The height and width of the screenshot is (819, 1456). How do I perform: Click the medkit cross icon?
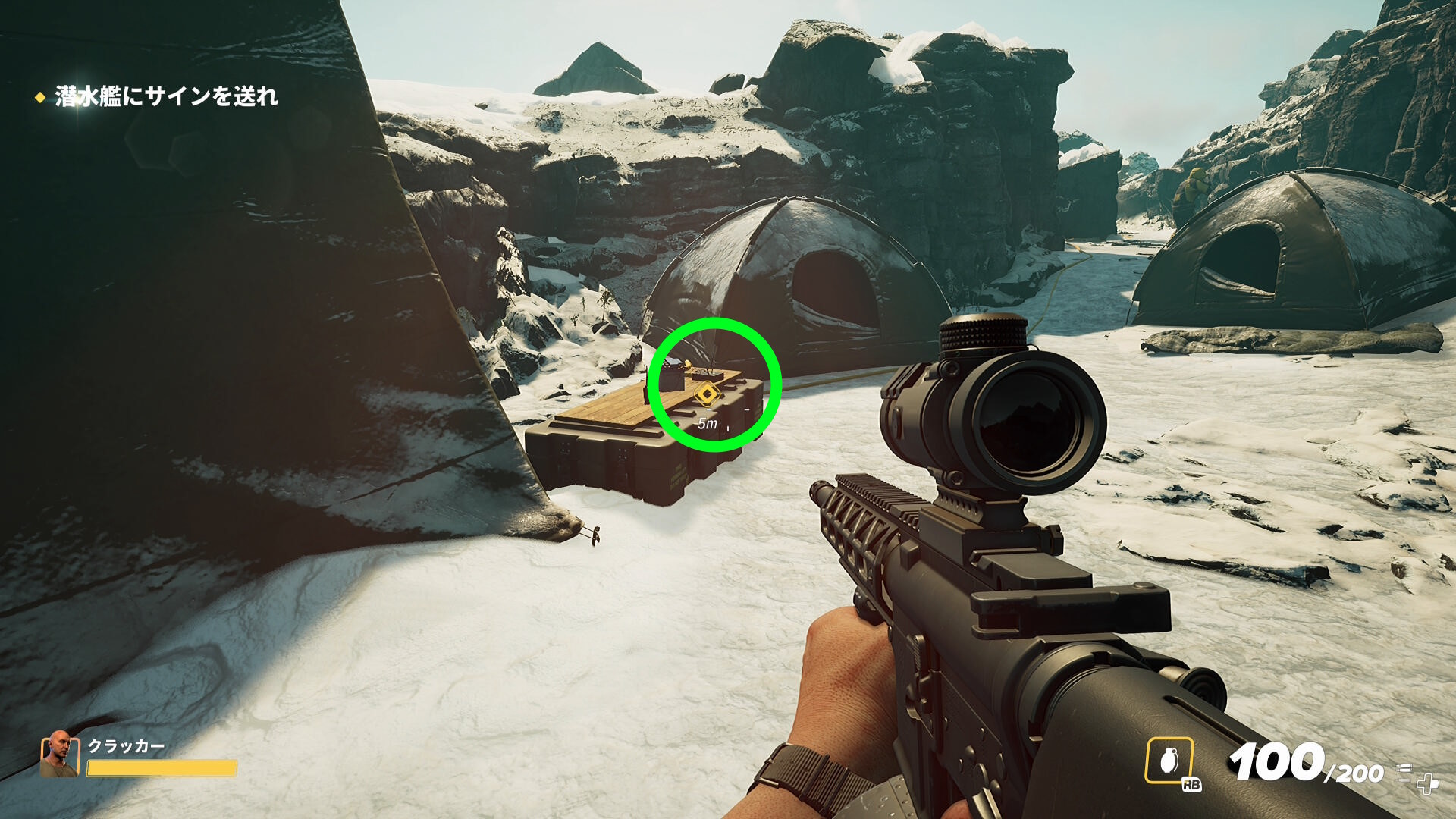1426,783
